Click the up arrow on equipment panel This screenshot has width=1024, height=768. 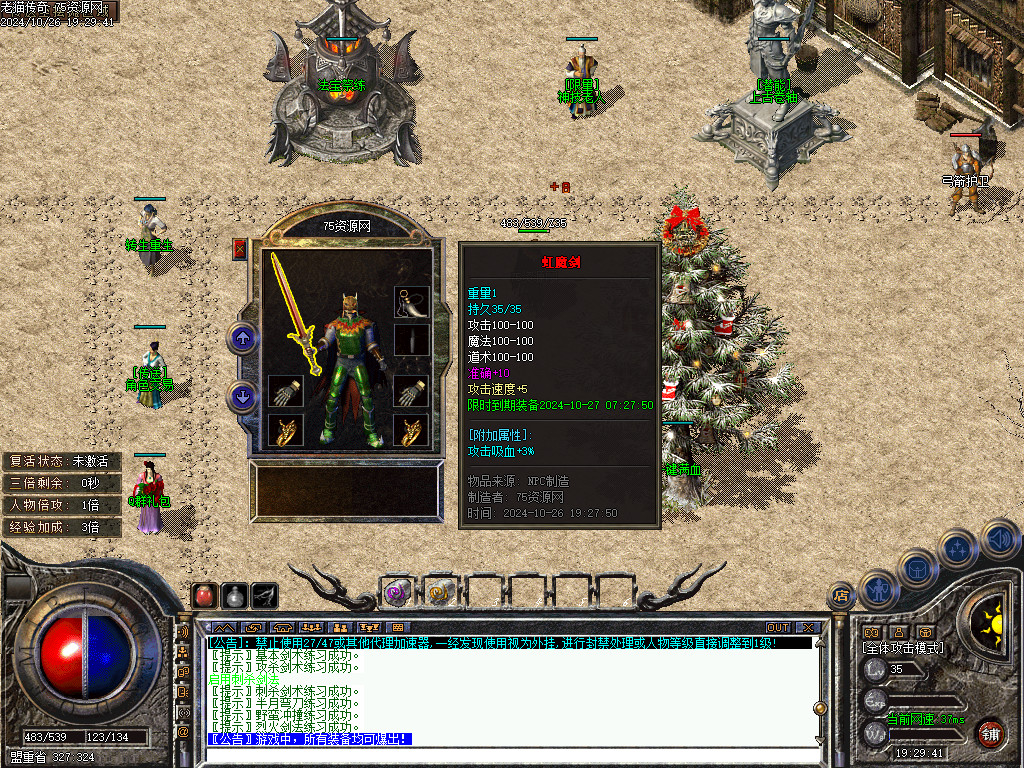242,338
